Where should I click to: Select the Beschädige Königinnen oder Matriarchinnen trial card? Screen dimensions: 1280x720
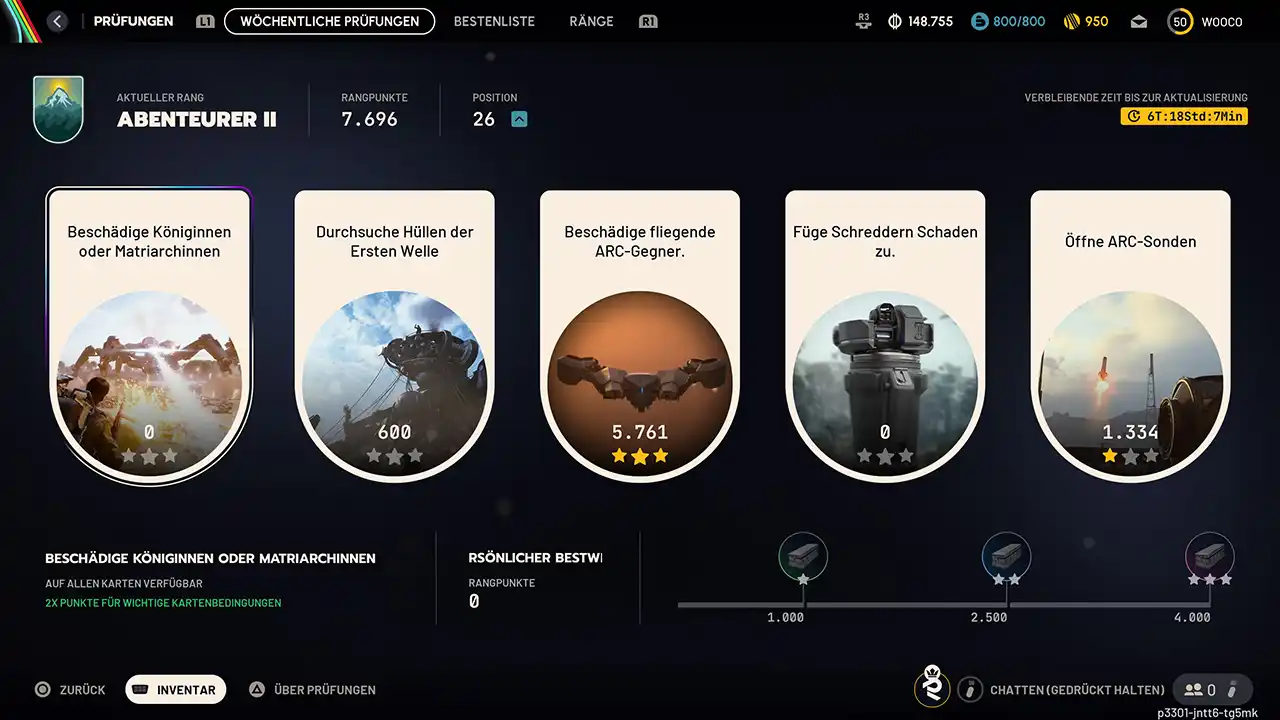[x=149, y=336]
